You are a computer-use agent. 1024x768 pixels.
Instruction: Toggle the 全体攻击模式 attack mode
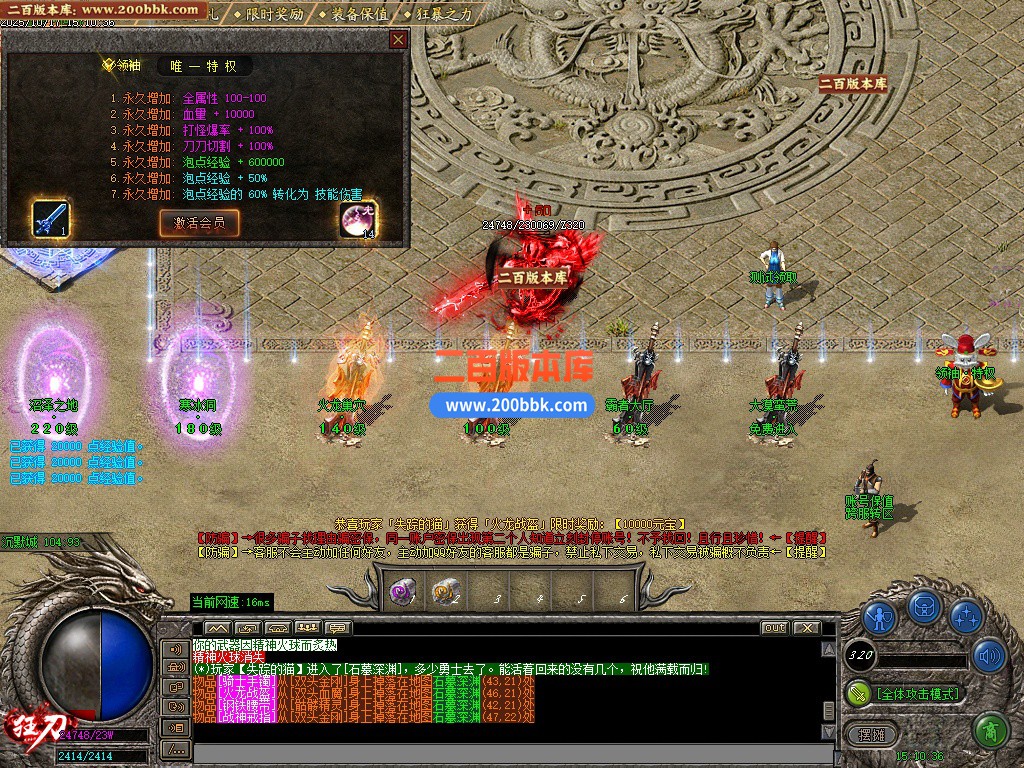coord(917,693)
